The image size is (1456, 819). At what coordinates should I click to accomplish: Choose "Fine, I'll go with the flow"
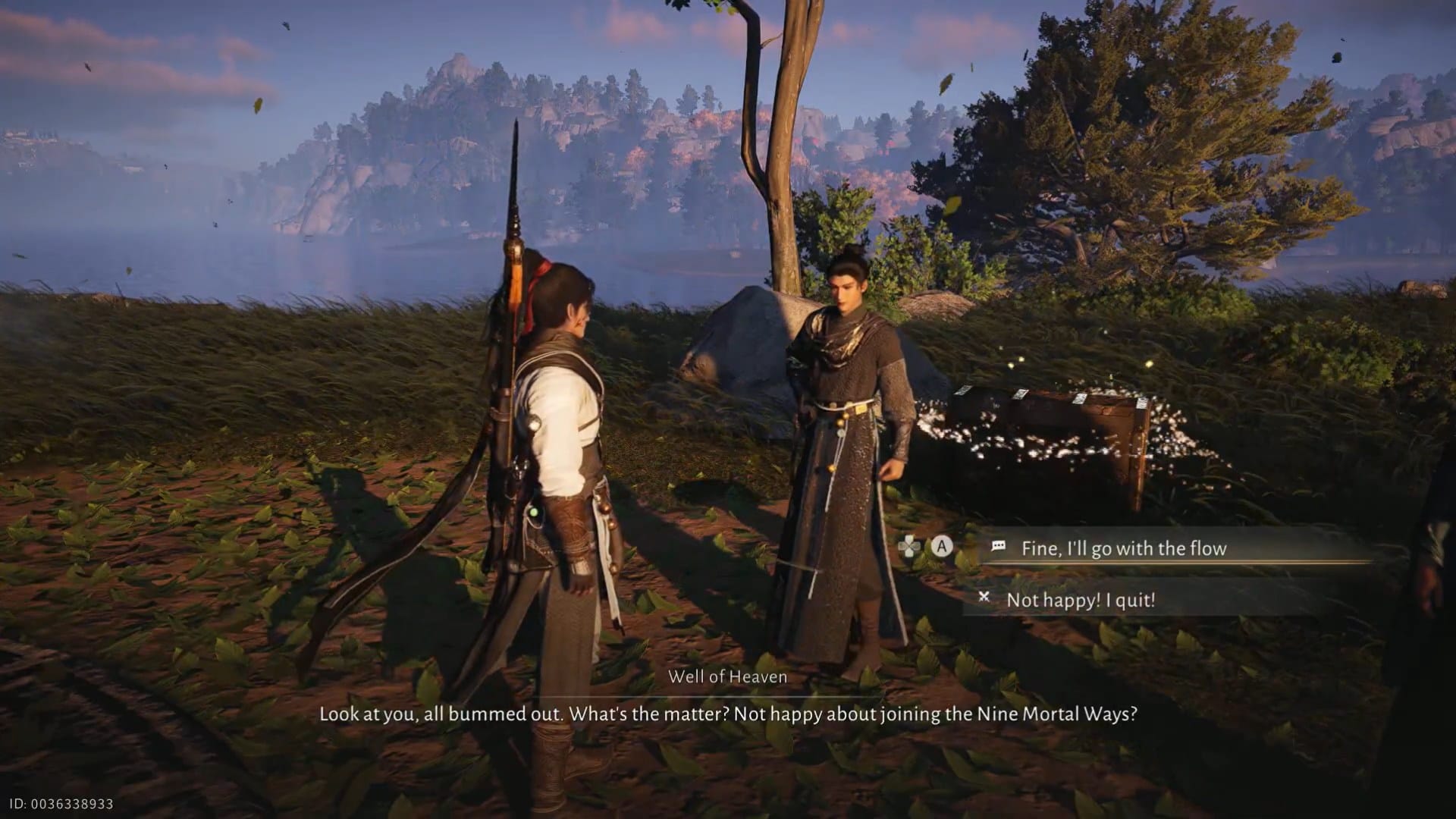pos(1123,548)
